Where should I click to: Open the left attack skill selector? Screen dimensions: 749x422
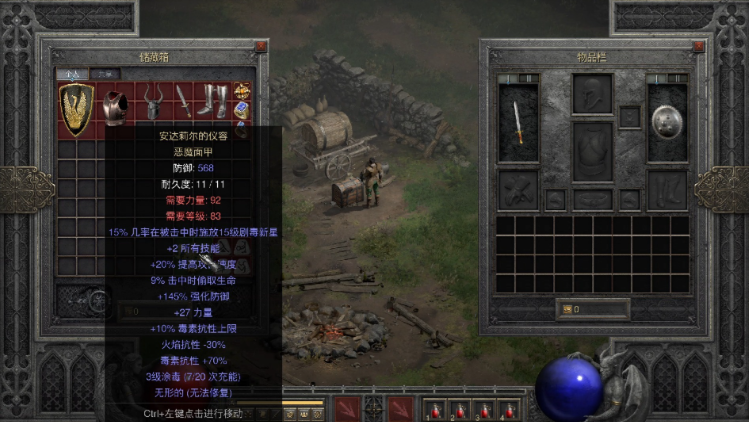tap(345, 408)
